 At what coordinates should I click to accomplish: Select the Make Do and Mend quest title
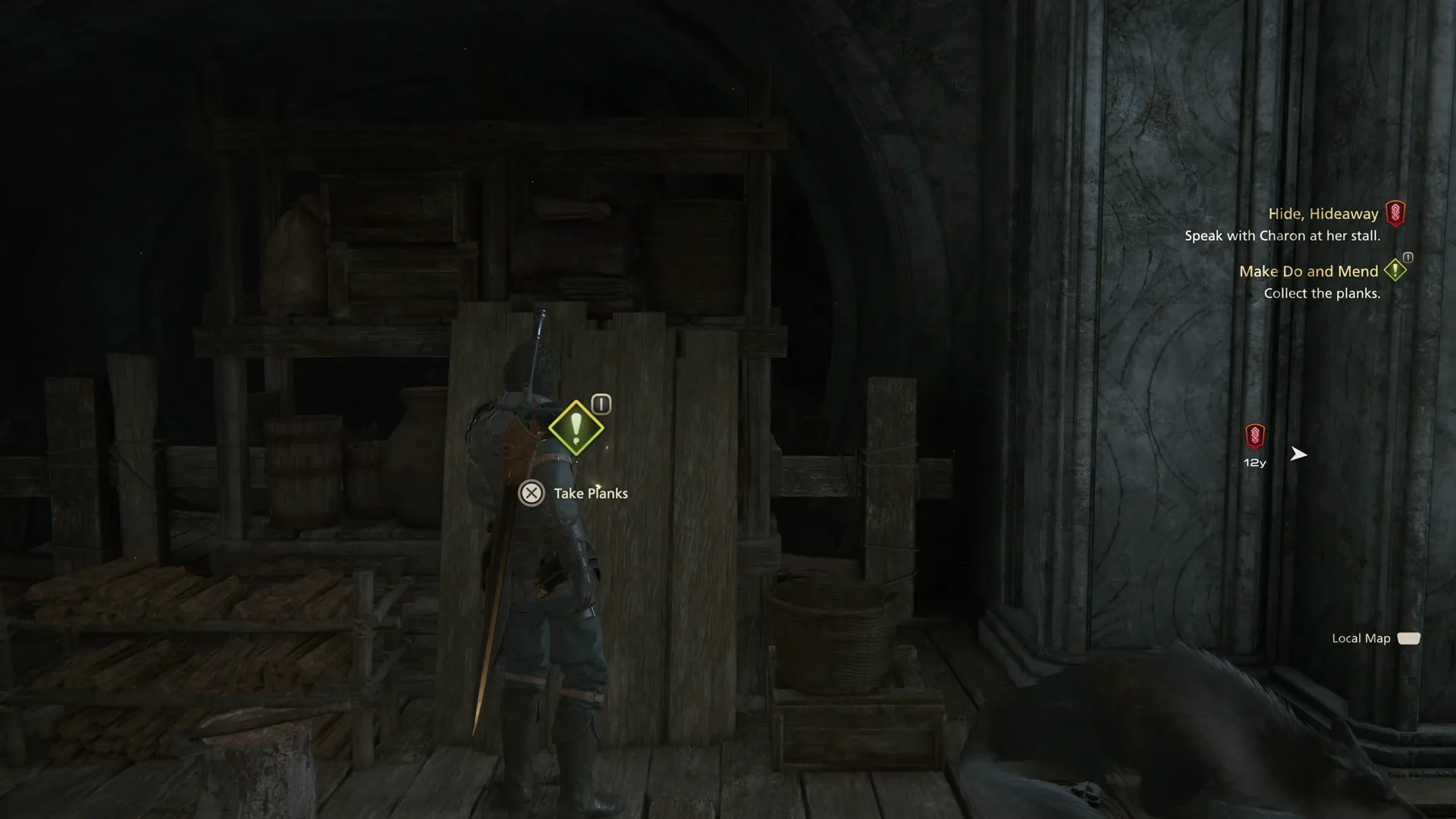click(1309, 271)
